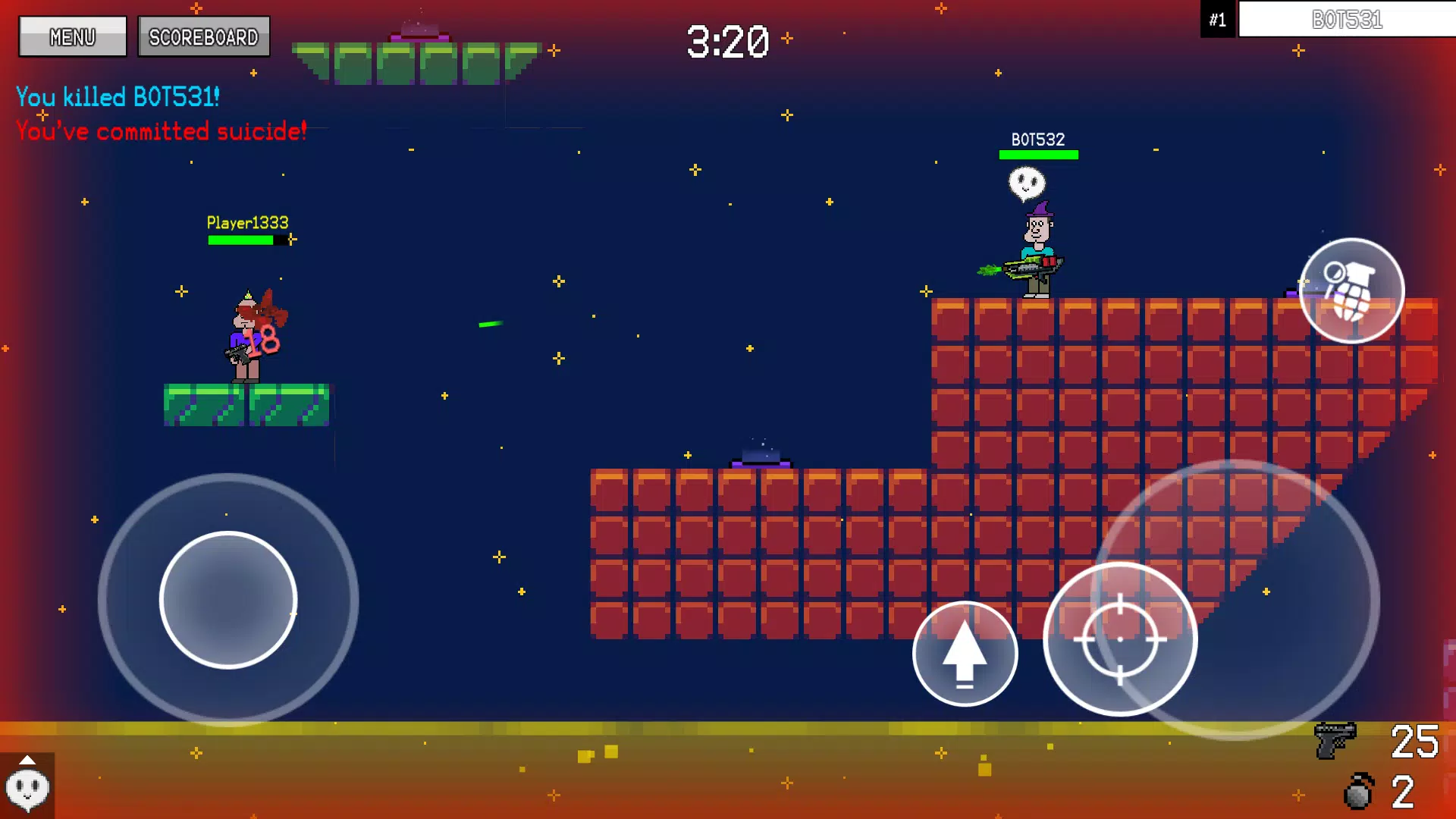Click the movement joystick knob

click(x=228, y=600)
